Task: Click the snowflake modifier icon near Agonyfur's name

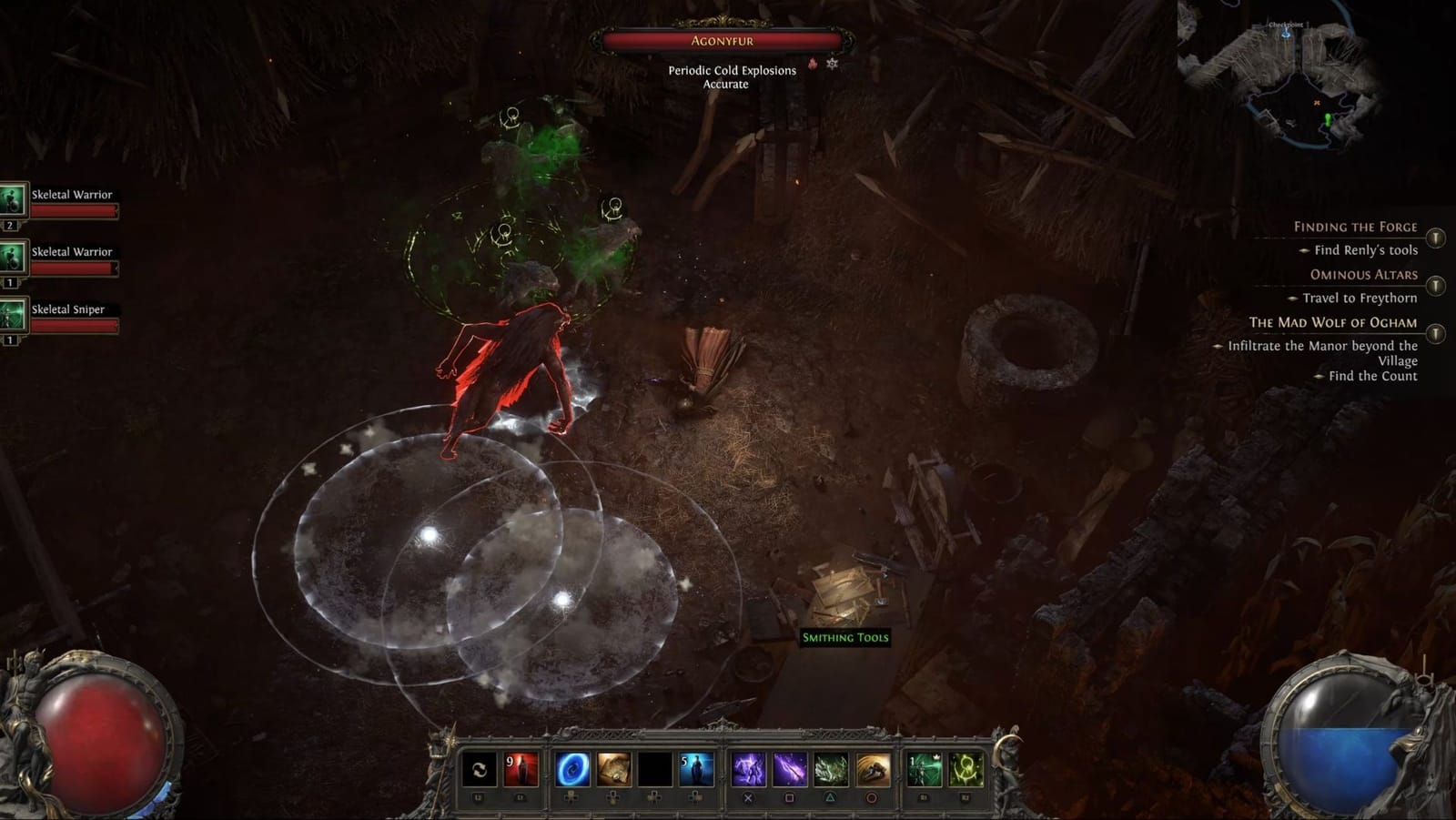Action: (833, 65)
